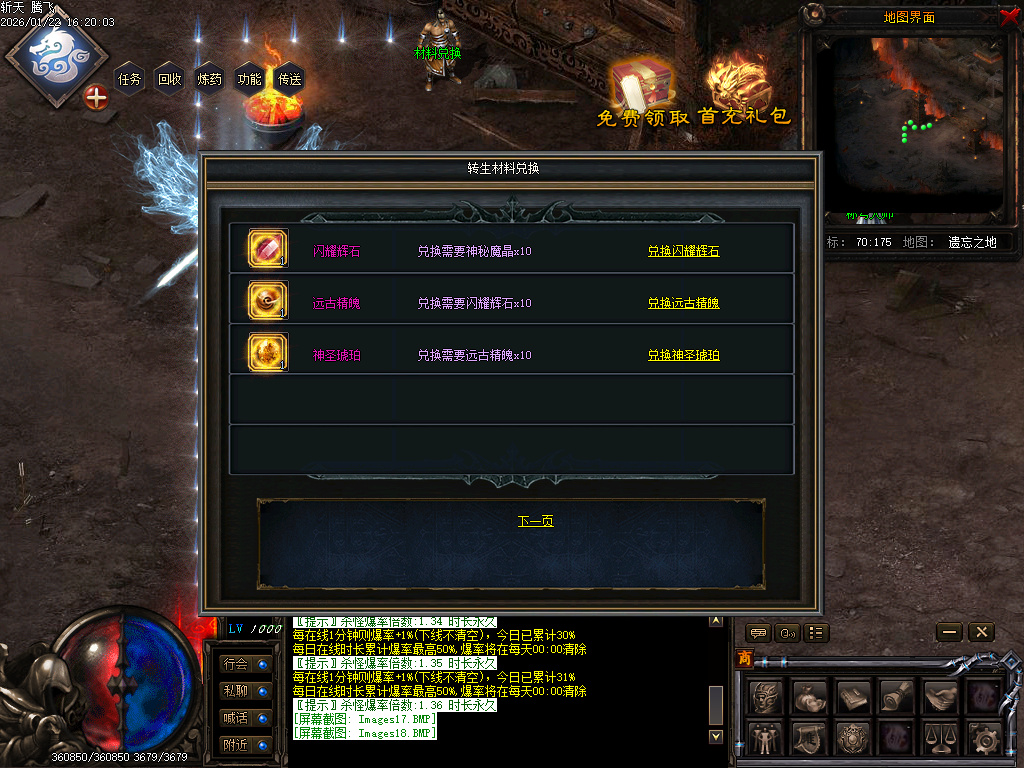Open the 任务 quest menu

130,79
